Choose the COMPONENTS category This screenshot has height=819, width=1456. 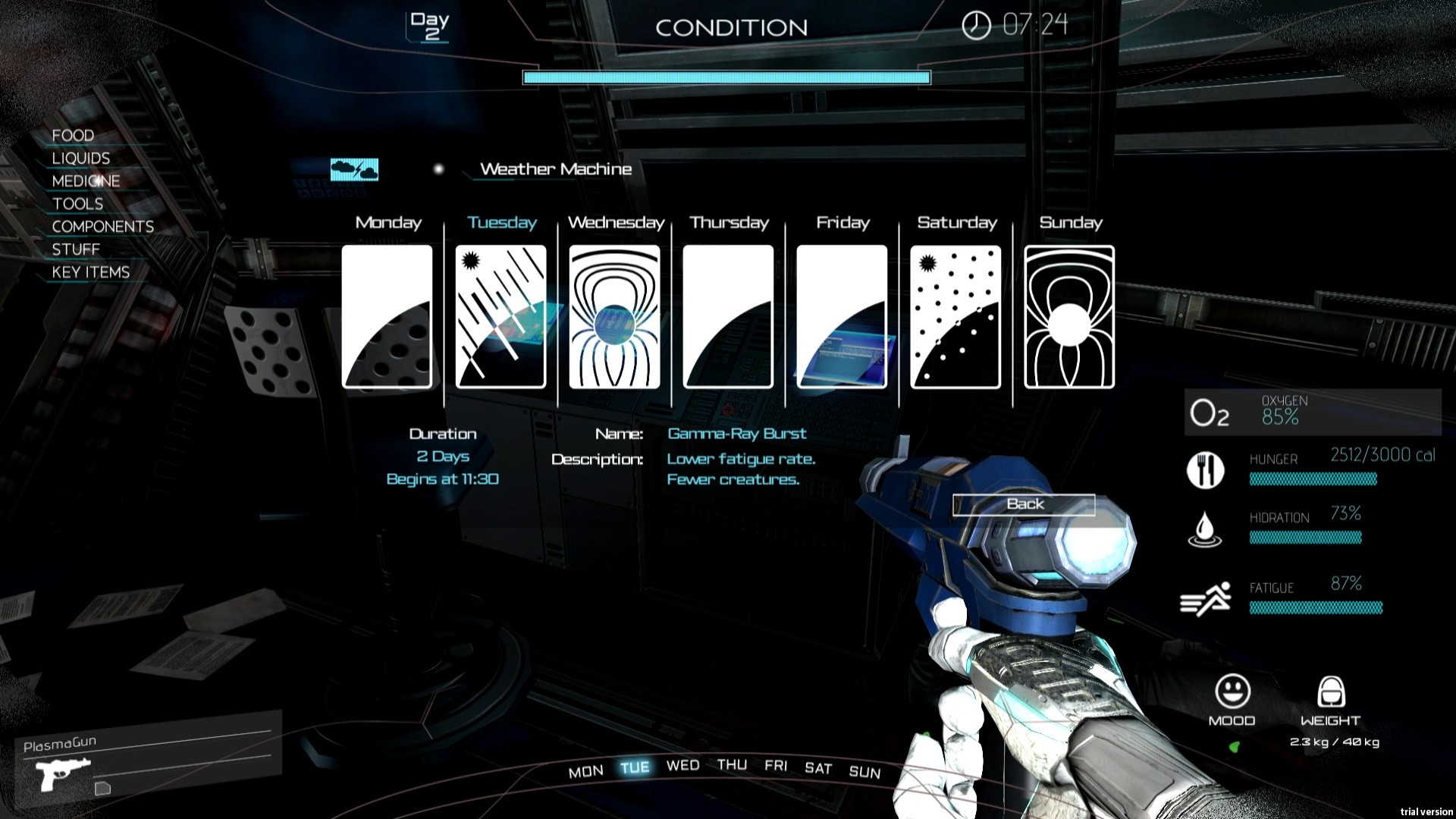pos(102,227)
